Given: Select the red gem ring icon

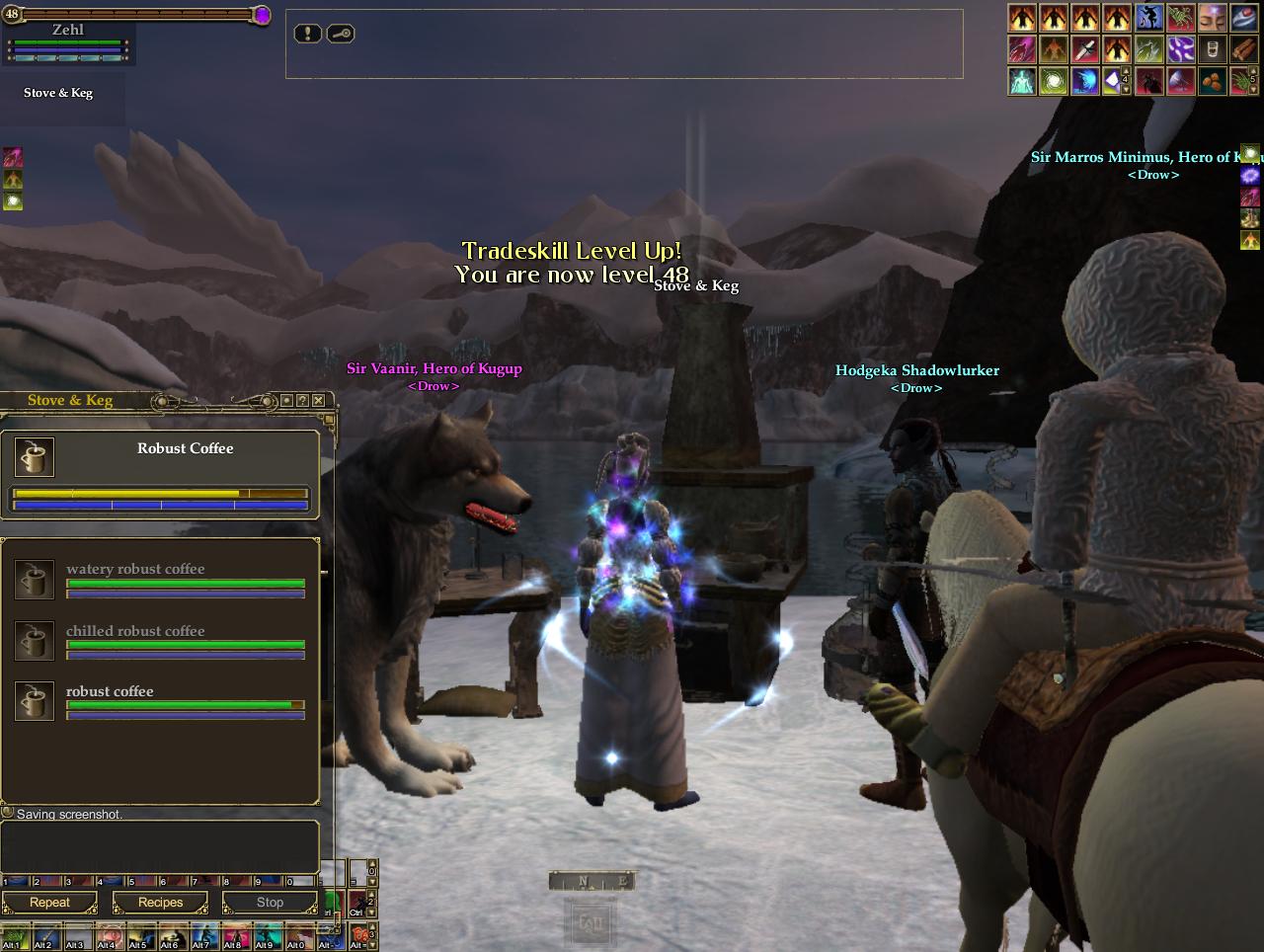Looking at the screenshot, I should 1243,18.
